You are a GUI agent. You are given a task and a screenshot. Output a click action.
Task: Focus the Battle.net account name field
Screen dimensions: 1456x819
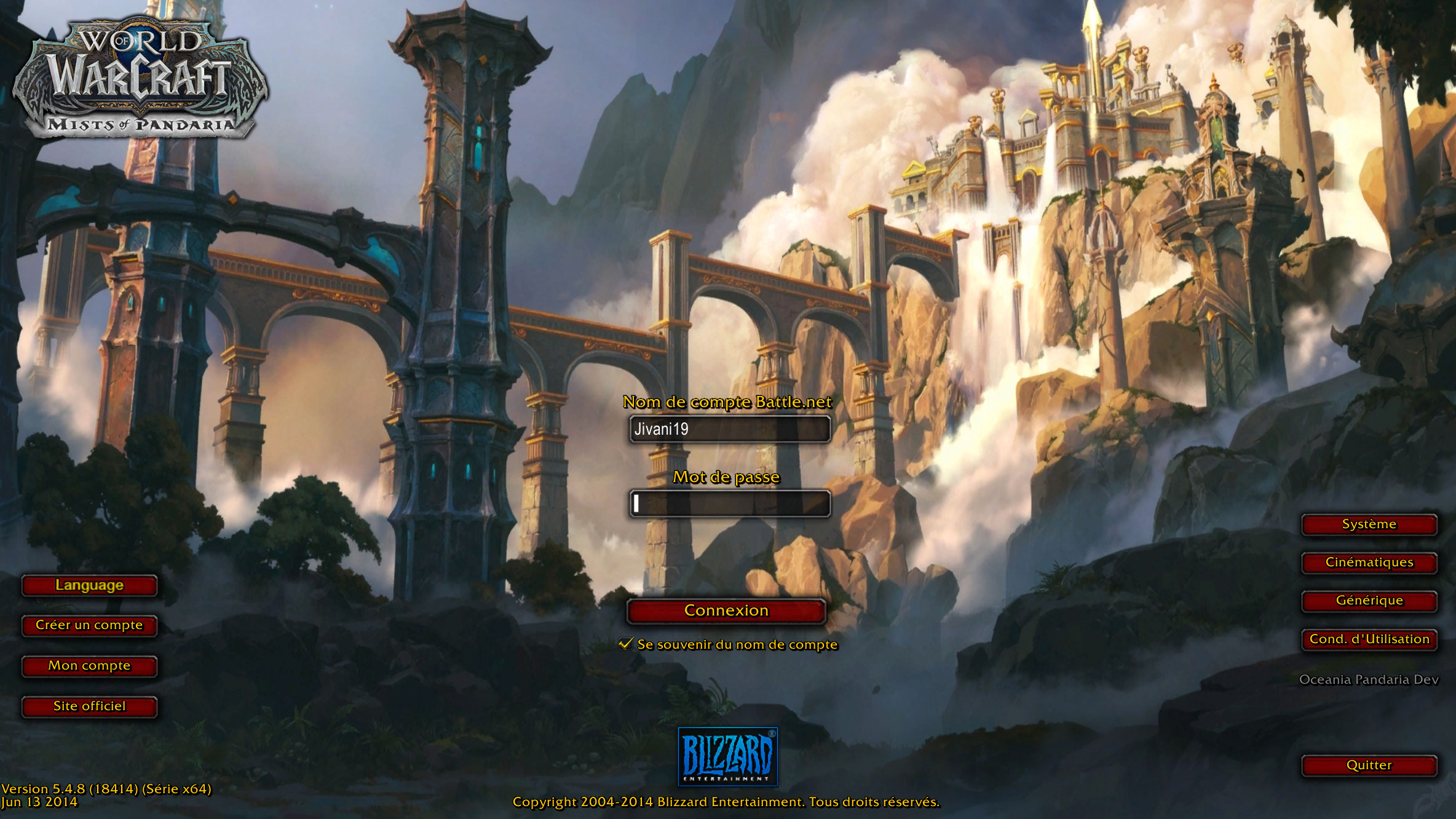click(x=730, y=429)
